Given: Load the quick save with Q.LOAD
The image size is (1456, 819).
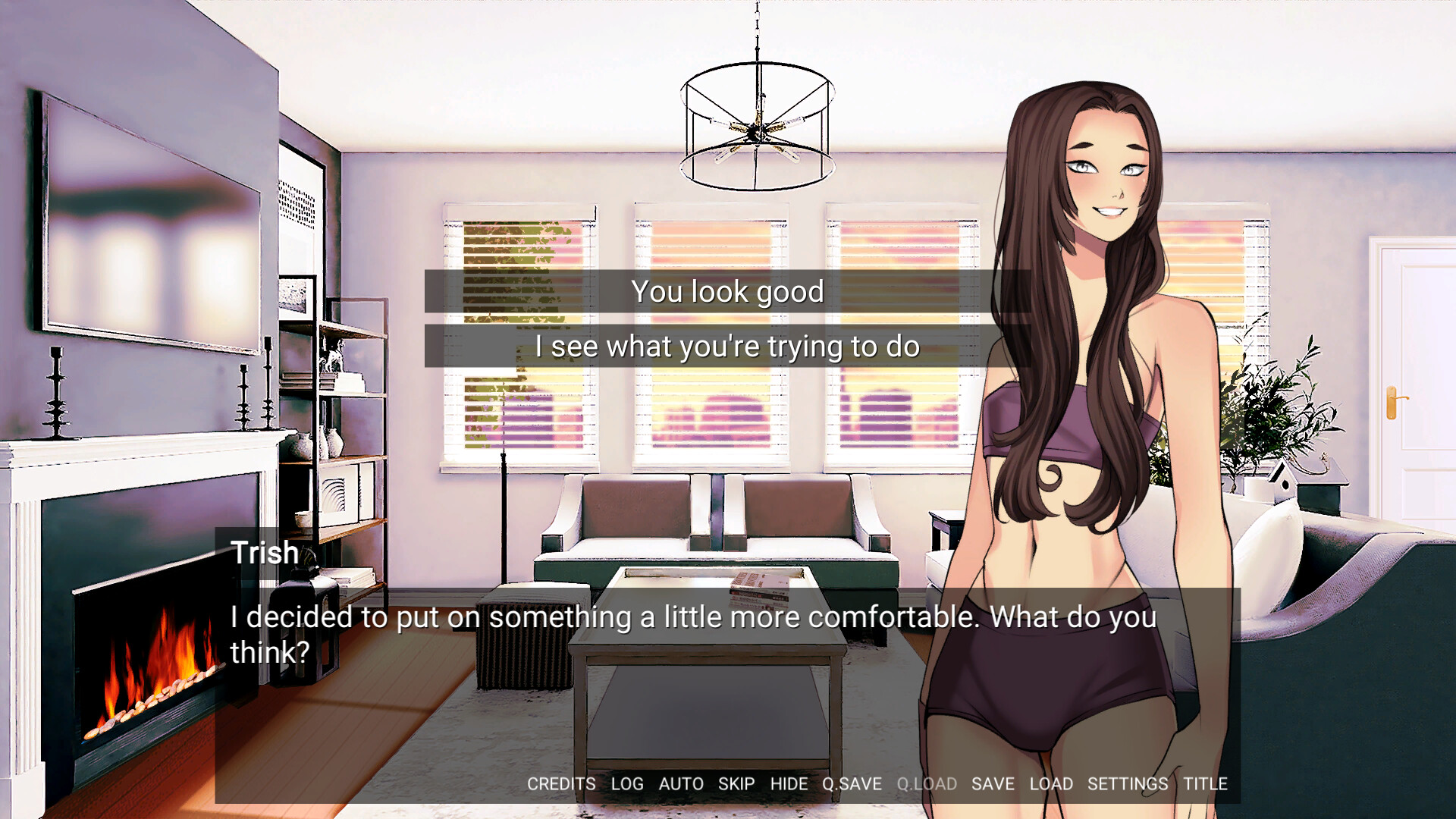Looking at the screenshot, I should click(927, 784).
